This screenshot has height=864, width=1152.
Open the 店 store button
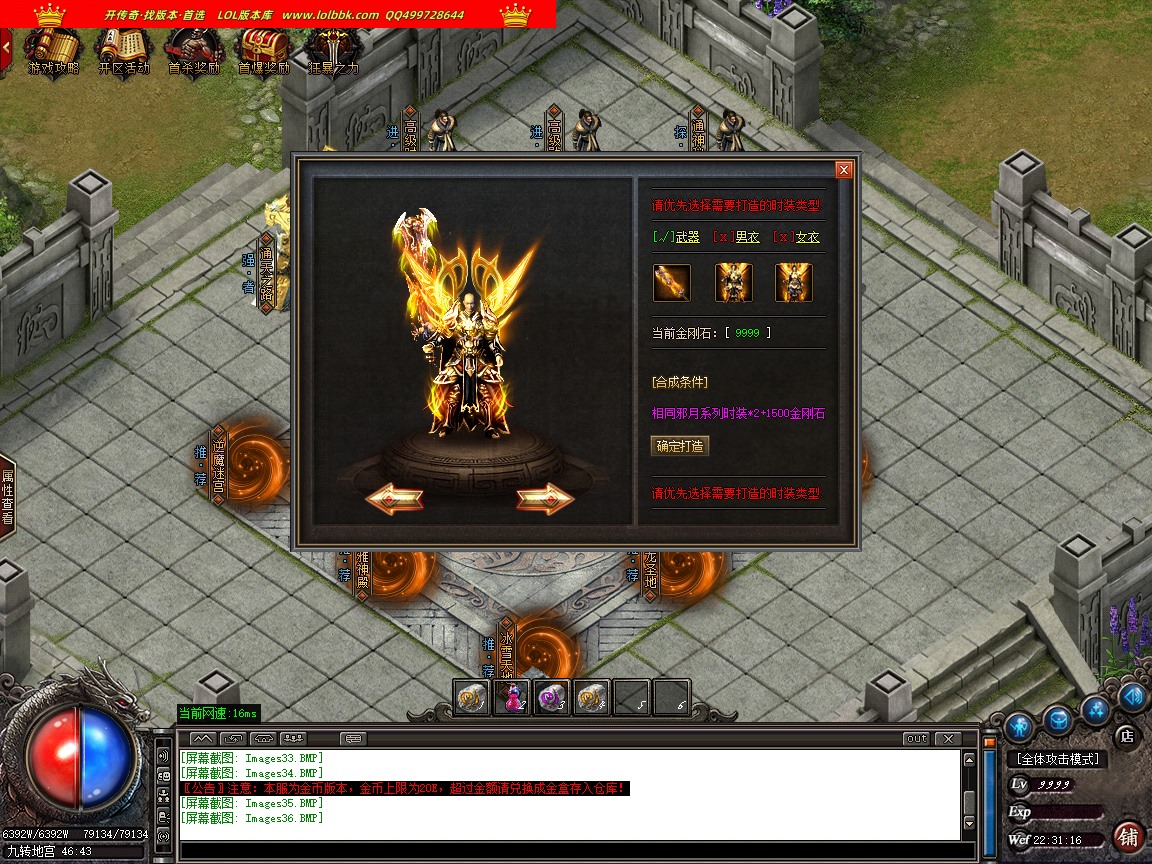[x=1127, y=736]
